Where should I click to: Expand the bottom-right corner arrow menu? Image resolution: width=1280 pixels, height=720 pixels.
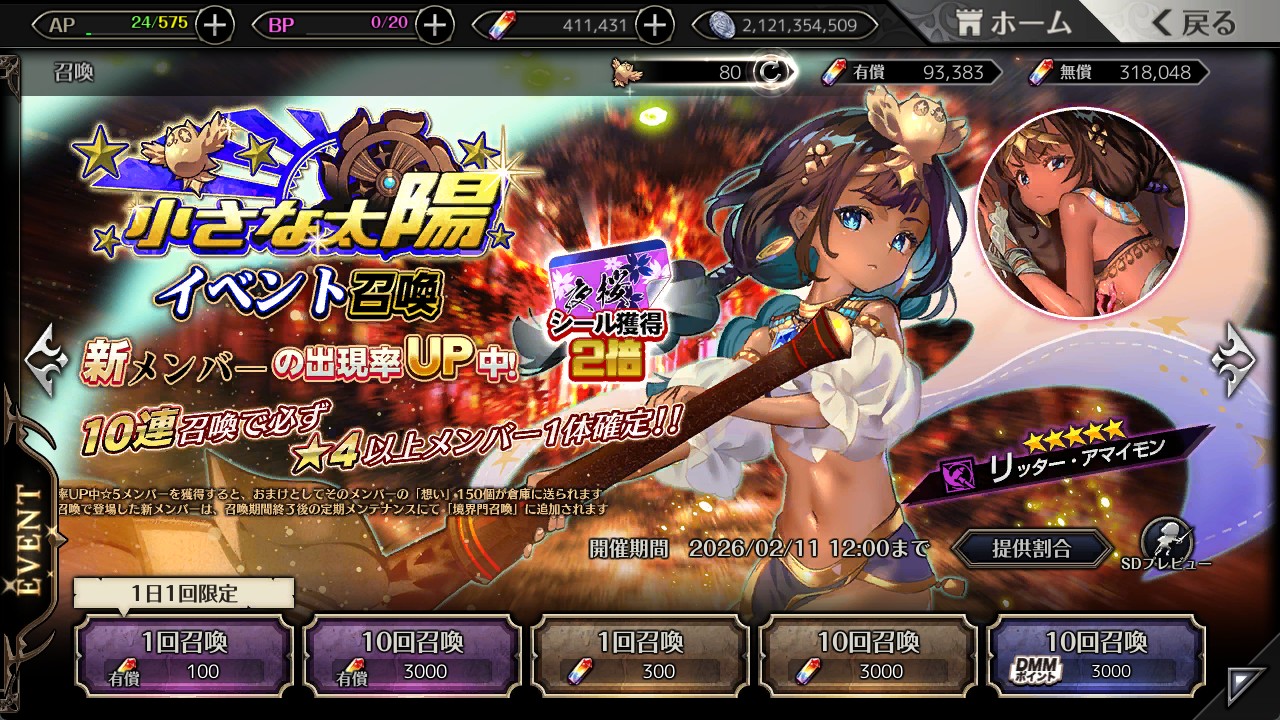pyautogui.click(x=1246, y=685)
